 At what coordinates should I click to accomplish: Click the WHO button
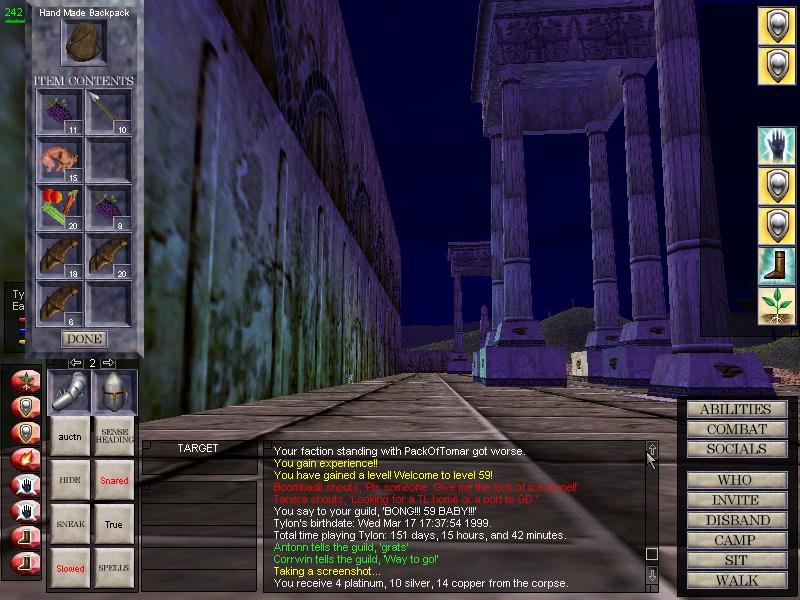click(735, 480)
